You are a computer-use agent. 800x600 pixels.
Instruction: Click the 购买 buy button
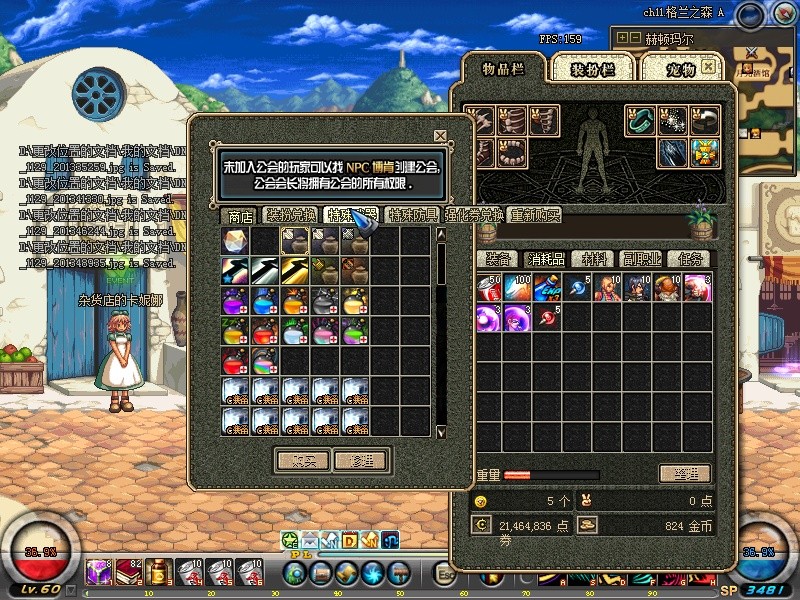click(x=302, y=460)
